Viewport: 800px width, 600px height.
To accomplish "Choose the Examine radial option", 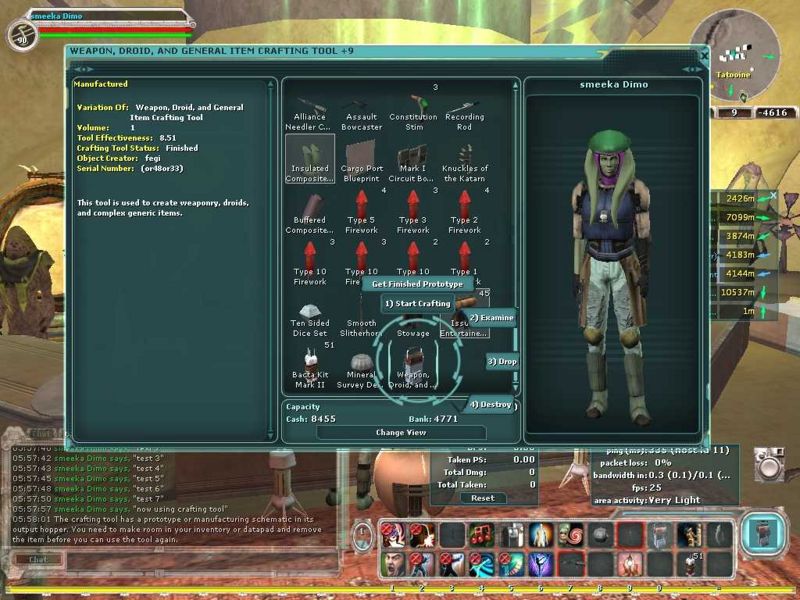I will (491, 318).
